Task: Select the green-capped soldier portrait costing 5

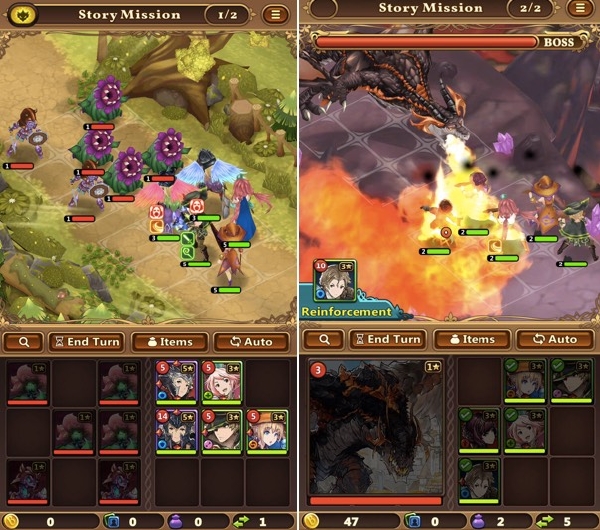Action: pos(221,430)
